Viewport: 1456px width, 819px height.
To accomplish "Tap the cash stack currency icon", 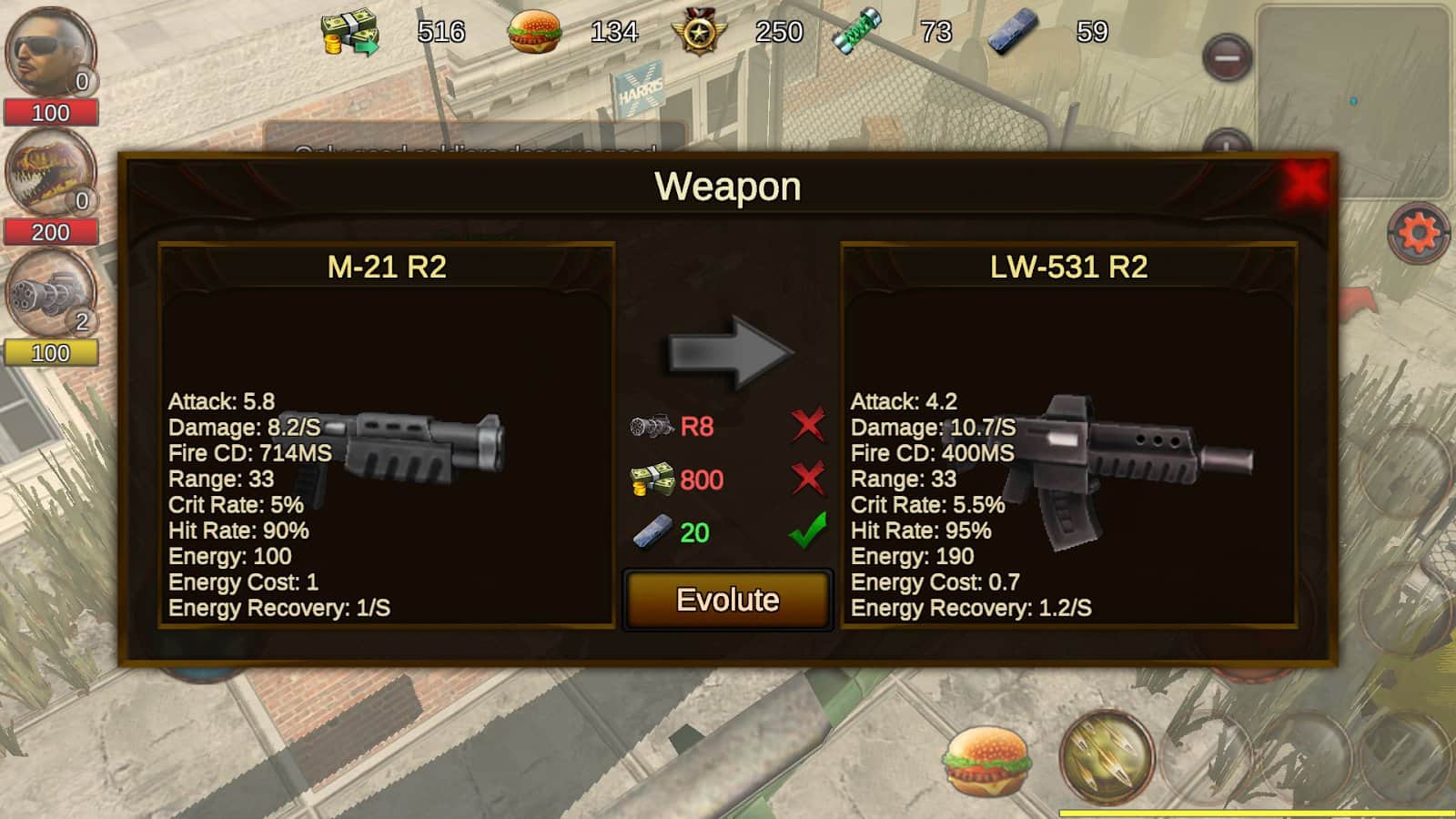I will [x=349, y=34].
